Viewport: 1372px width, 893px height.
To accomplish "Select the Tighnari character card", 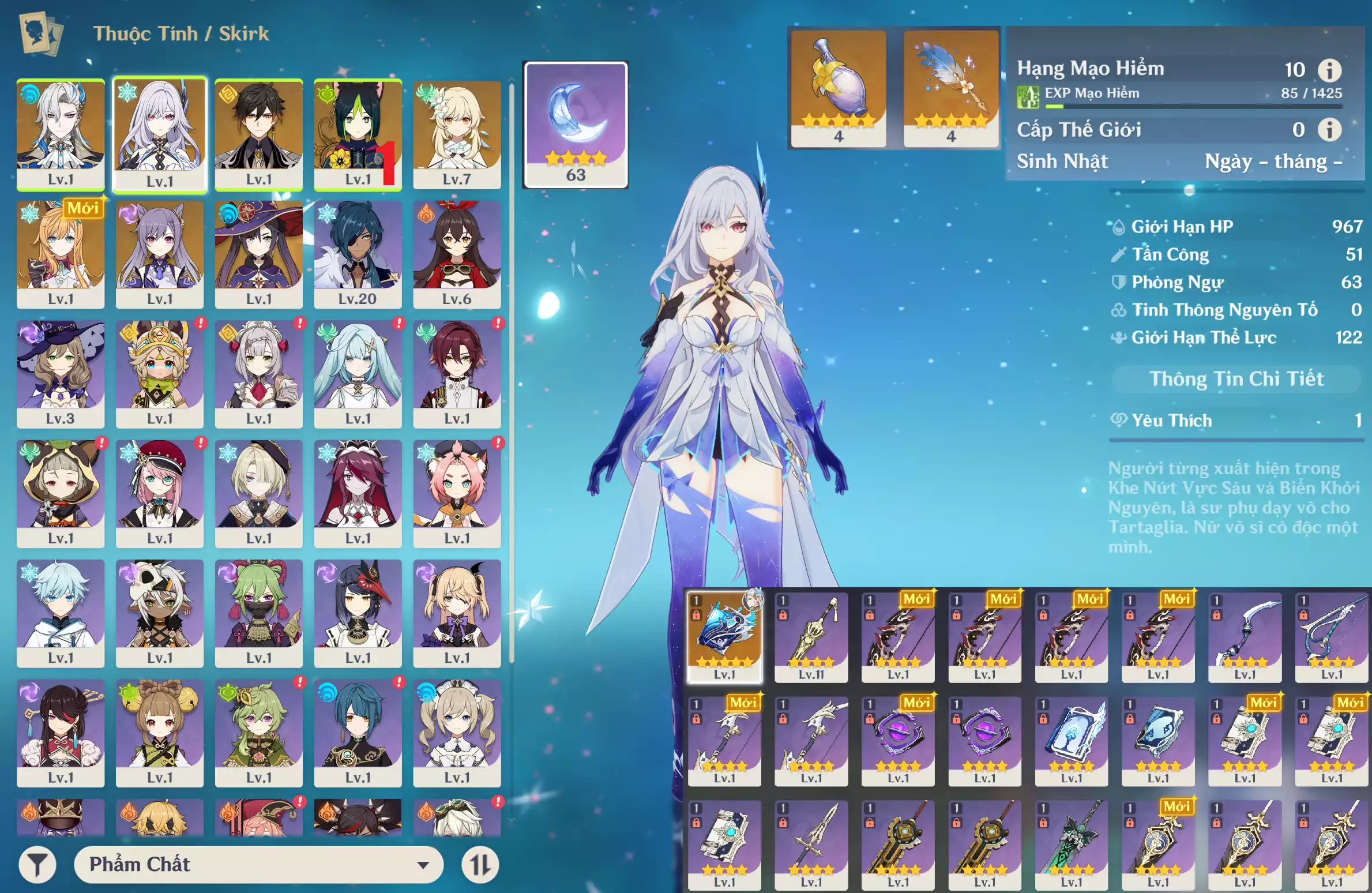I will tap(358, 134).
